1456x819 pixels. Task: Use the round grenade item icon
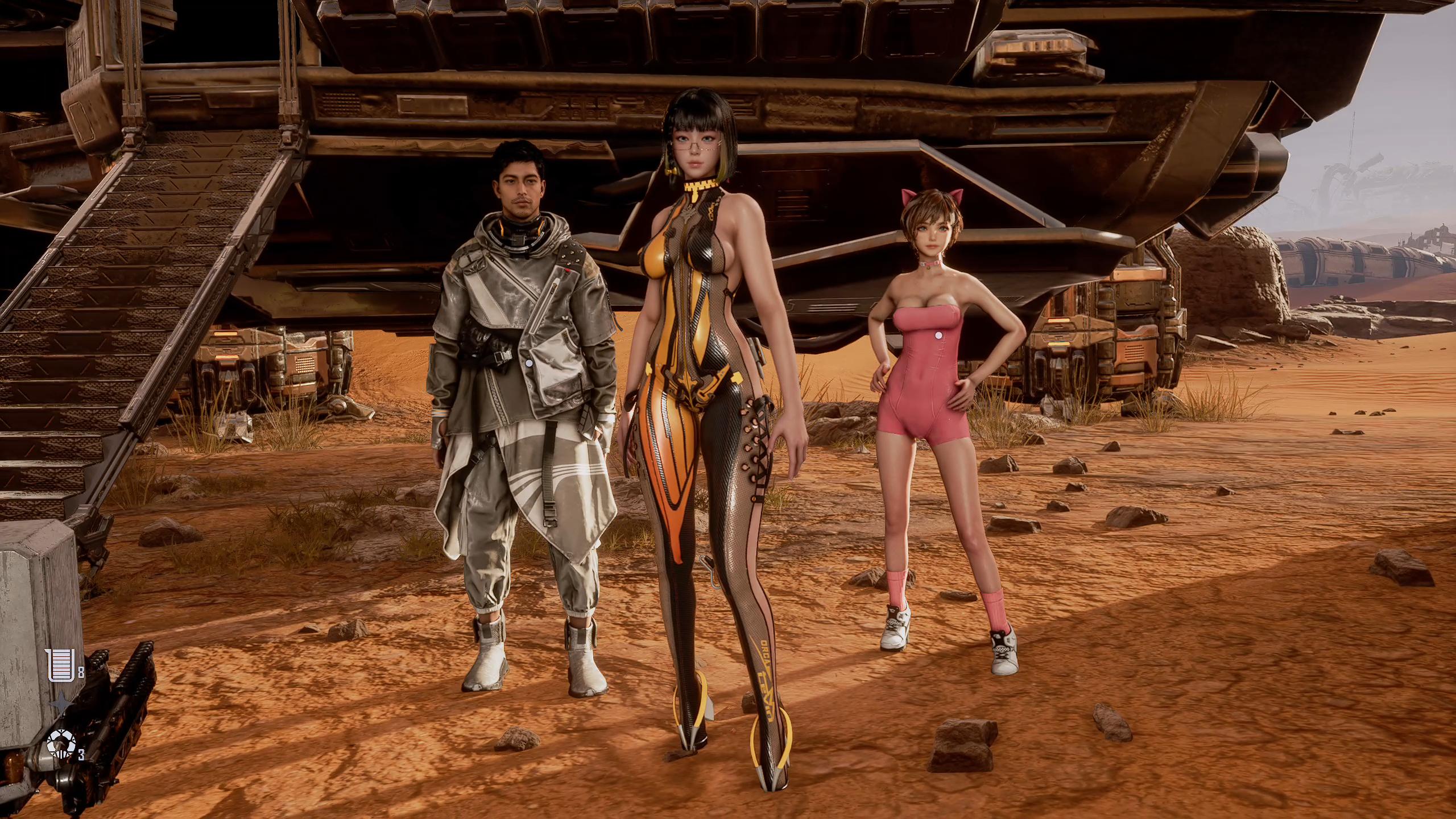(x=61, y=743)
